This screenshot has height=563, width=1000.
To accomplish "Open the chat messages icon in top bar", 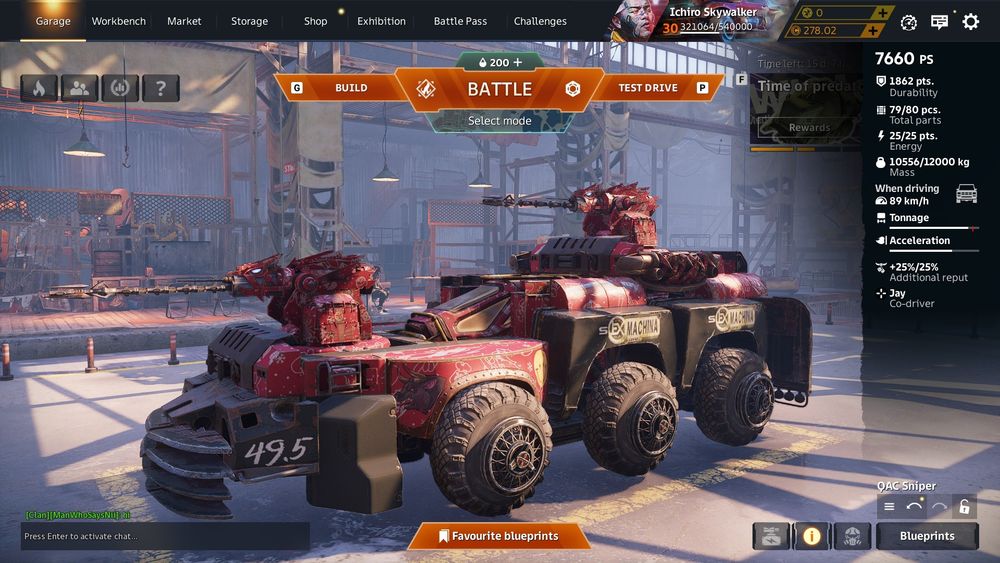I will click(939, 21).
